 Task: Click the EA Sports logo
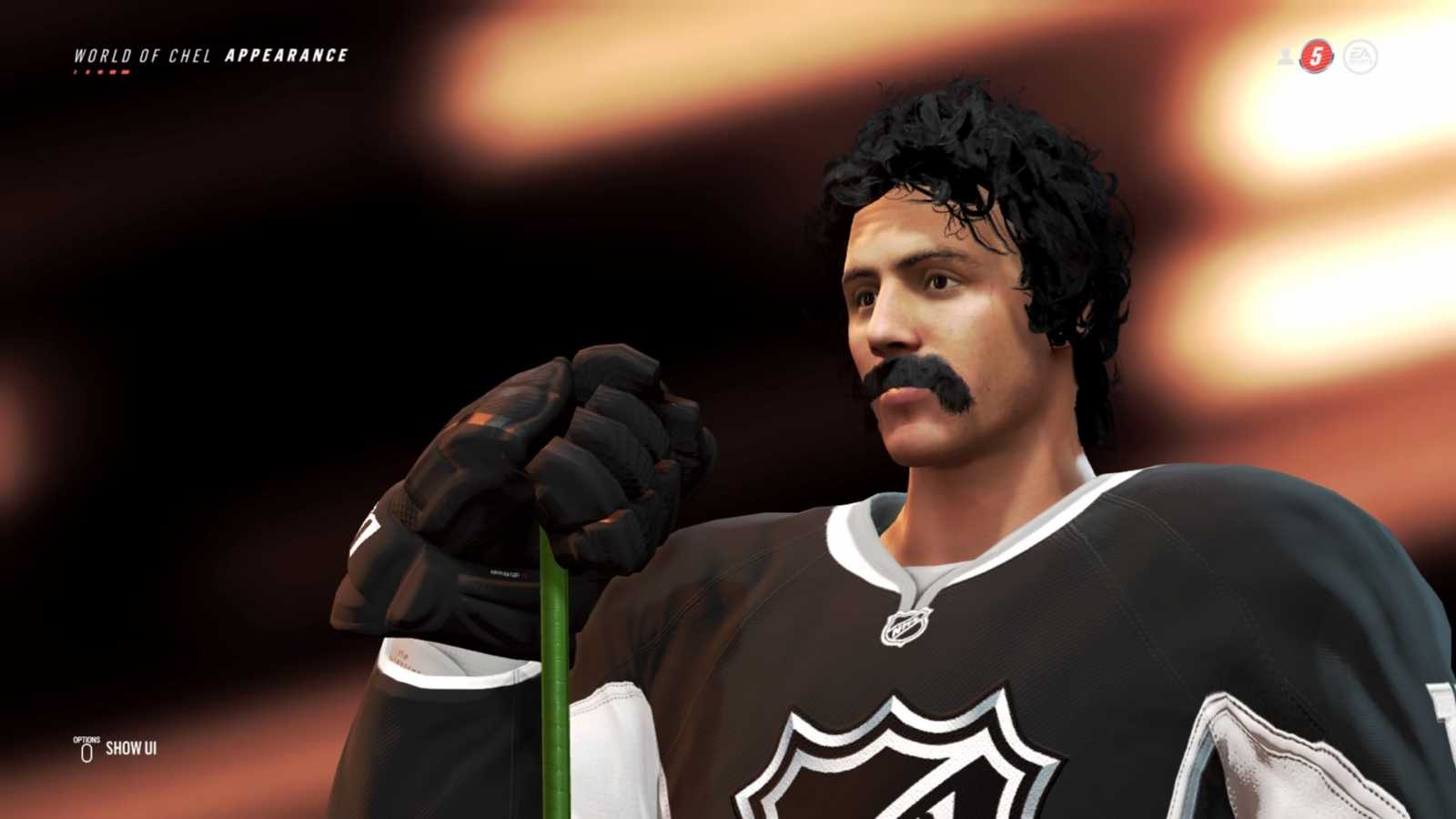pos(1360,56)
